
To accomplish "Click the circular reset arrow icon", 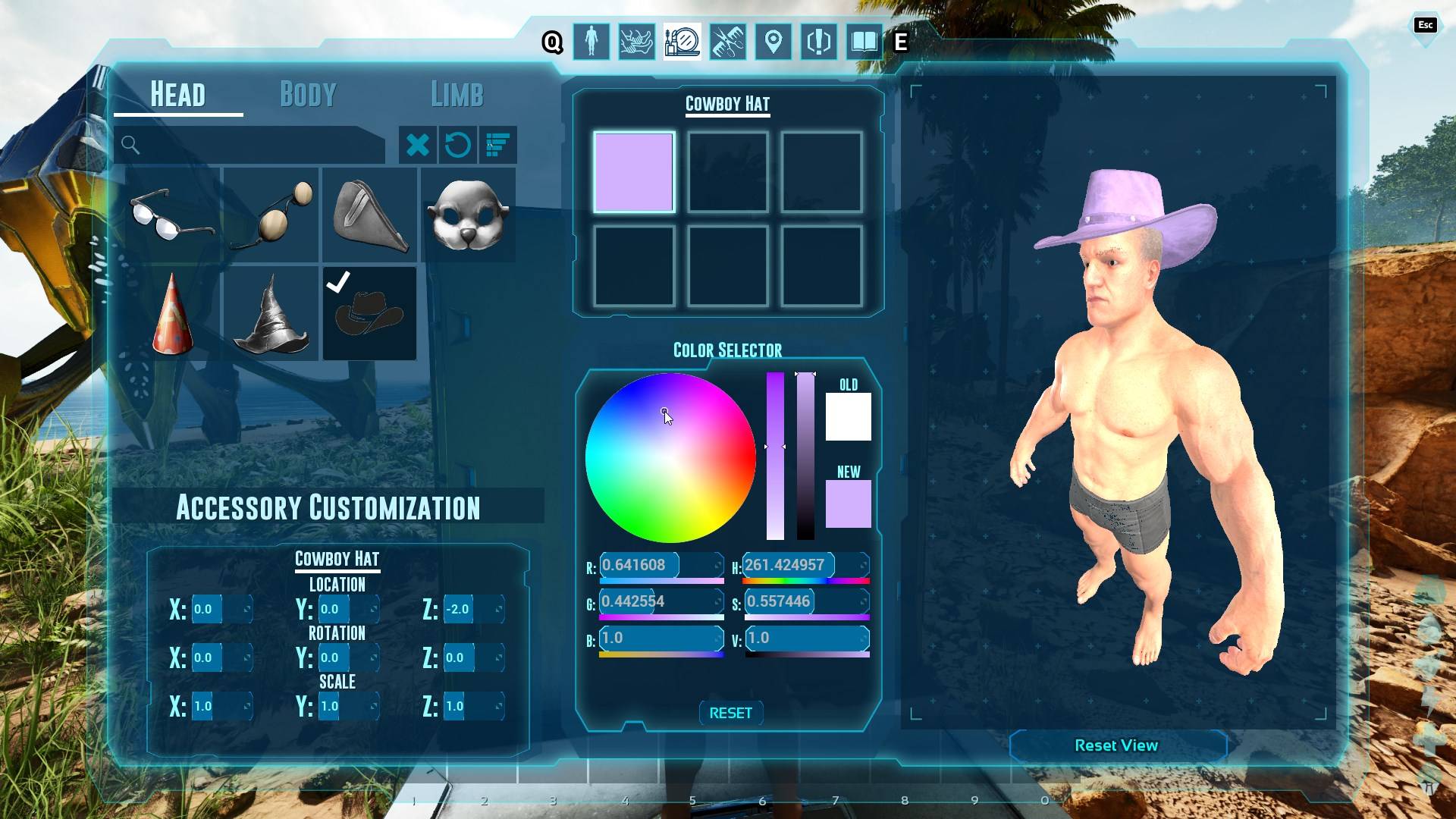I will click(459, 146).
